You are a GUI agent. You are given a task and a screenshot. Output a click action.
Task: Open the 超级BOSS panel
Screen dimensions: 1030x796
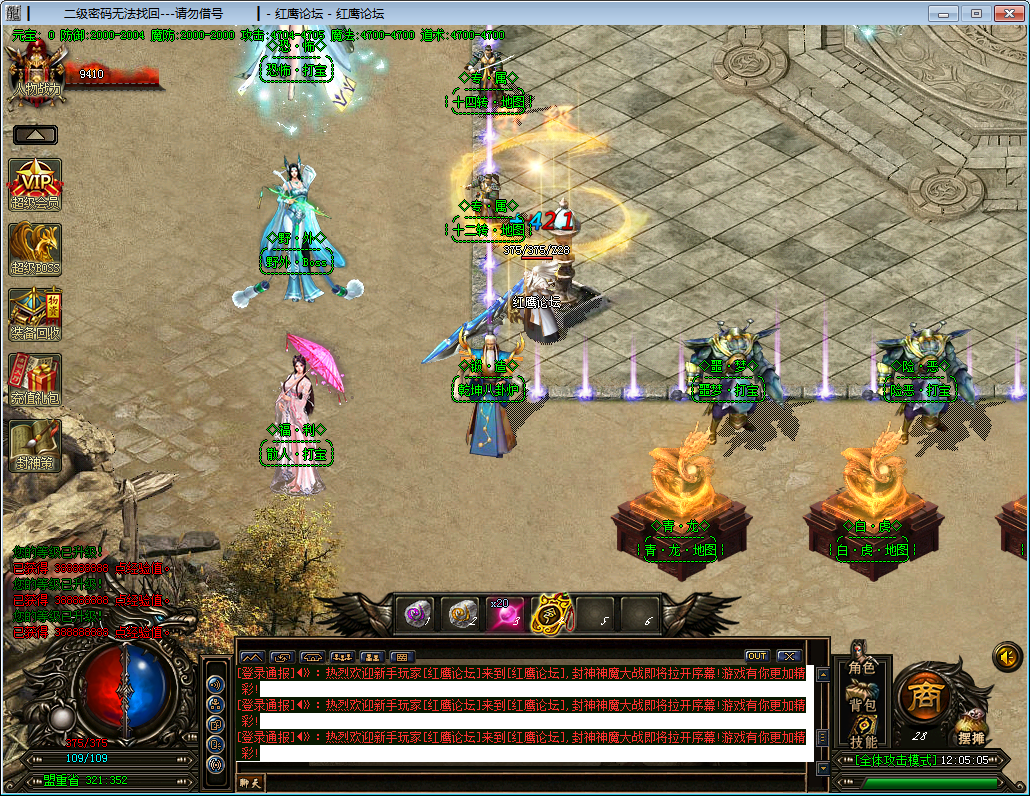[36, 249]
